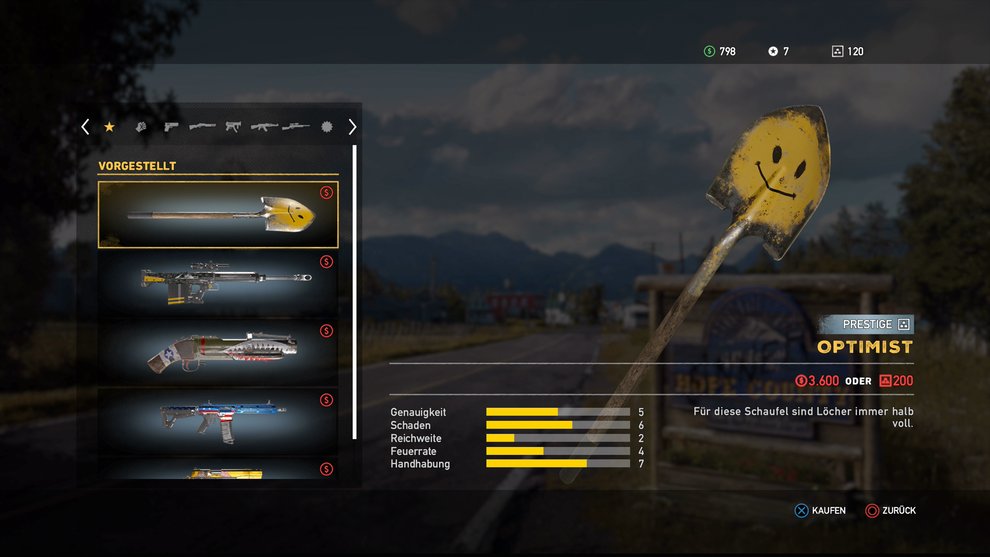This screenshot has height=557, width=990.
Task: Switch to the shotgun category tab
Action: [x=202, y=127]
